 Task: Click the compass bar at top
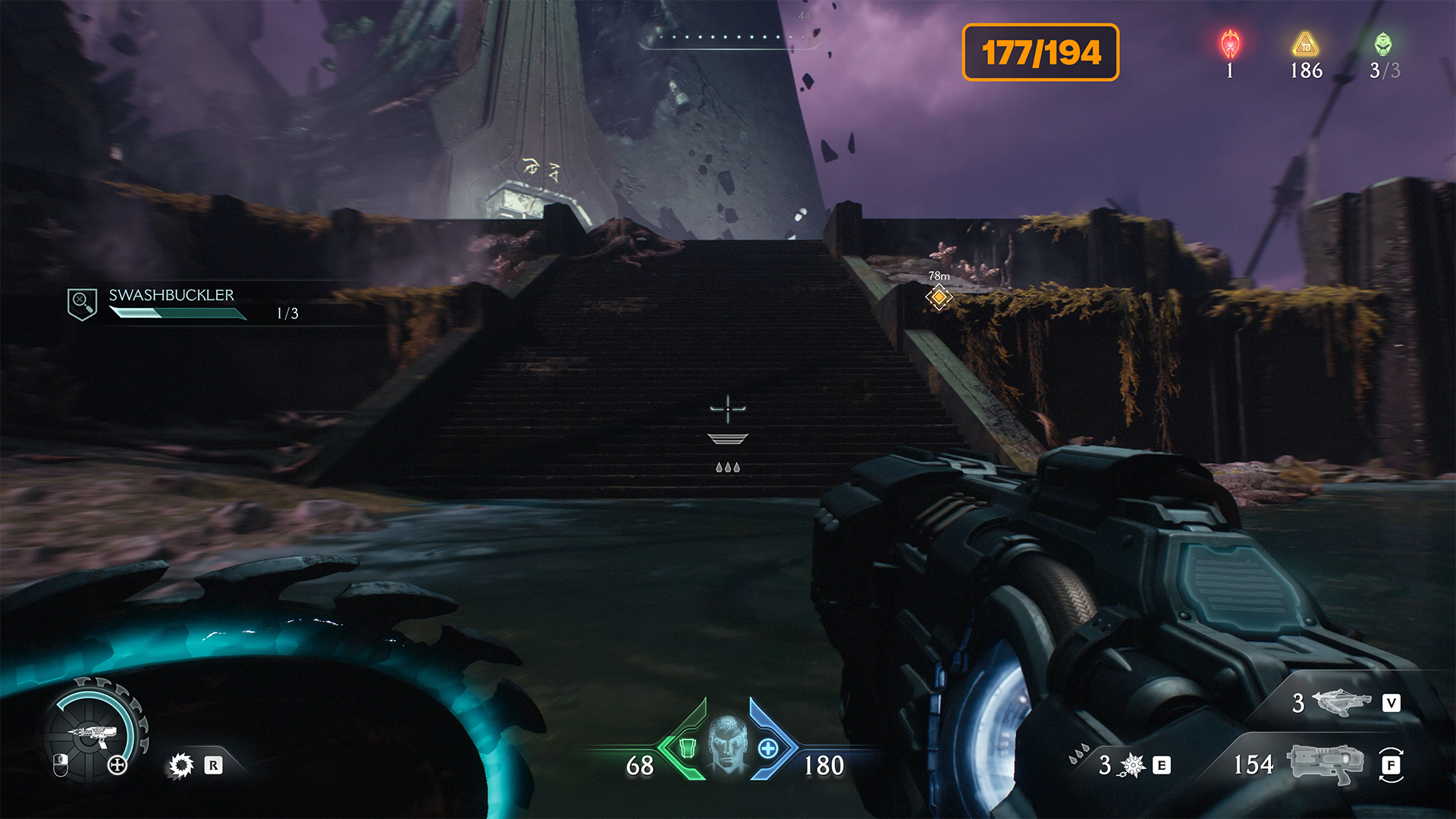[728, 38]
